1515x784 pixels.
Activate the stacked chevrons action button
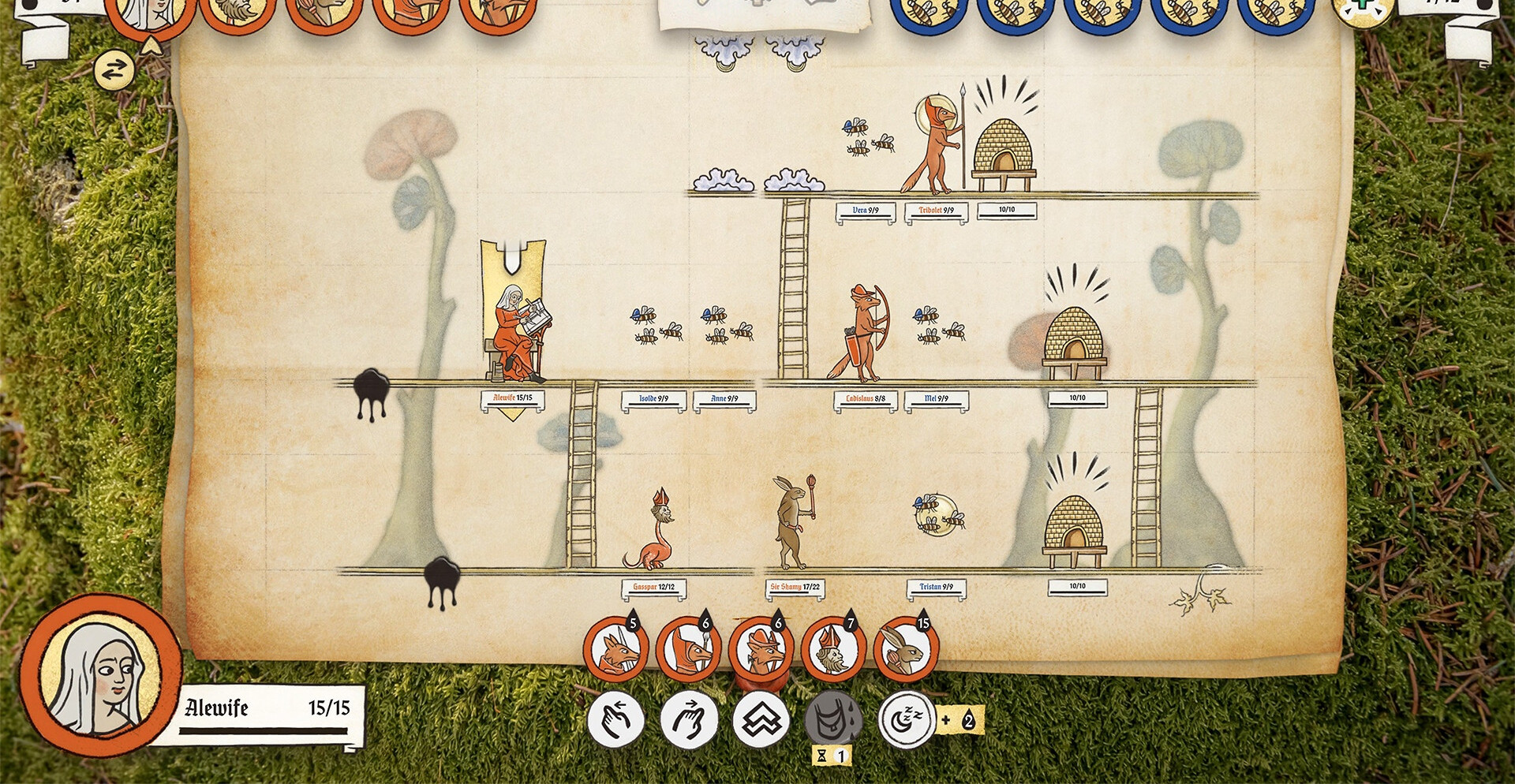(x=761, y=720)
